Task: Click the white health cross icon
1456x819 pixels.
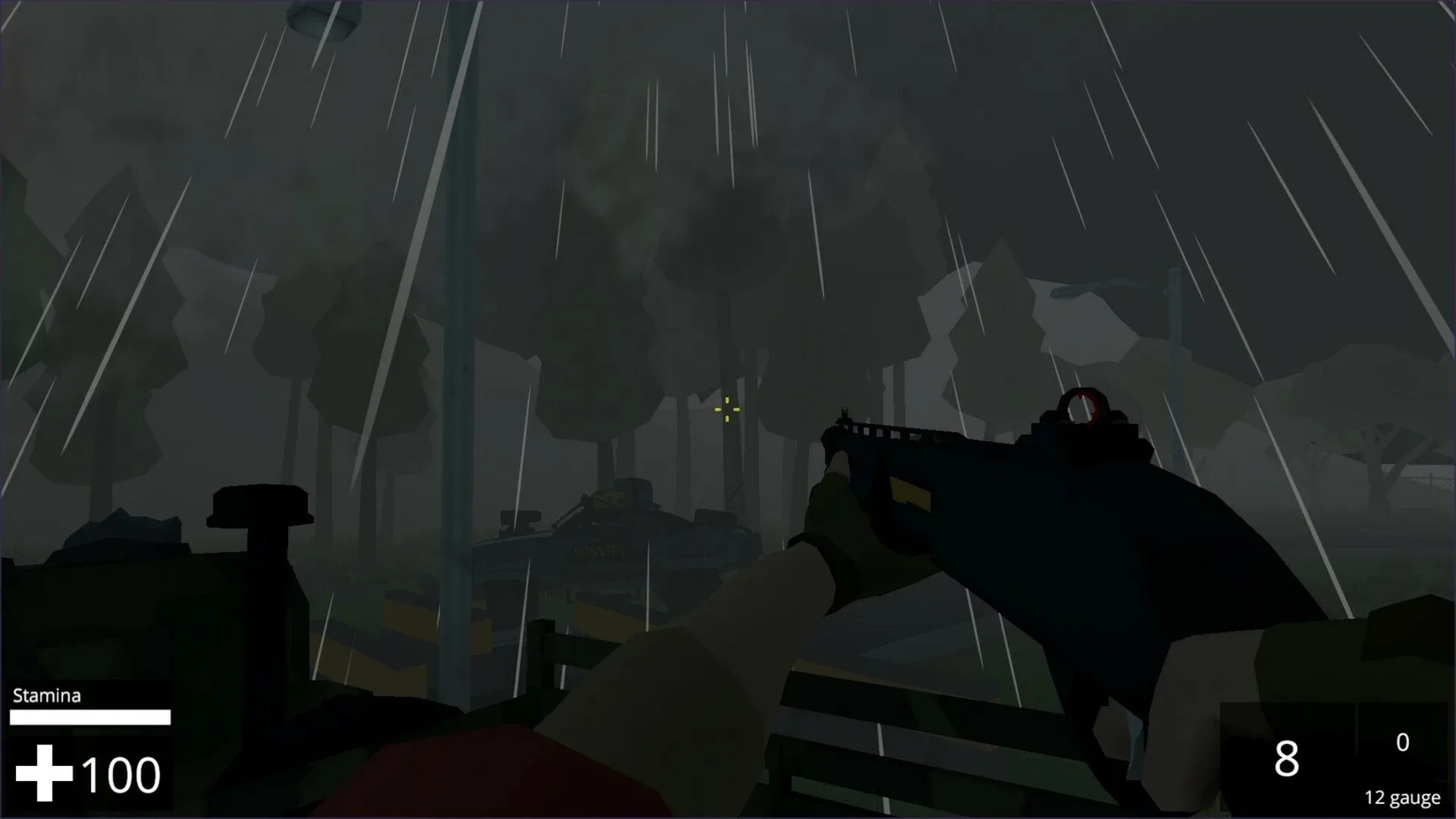Action: point(43,773)
